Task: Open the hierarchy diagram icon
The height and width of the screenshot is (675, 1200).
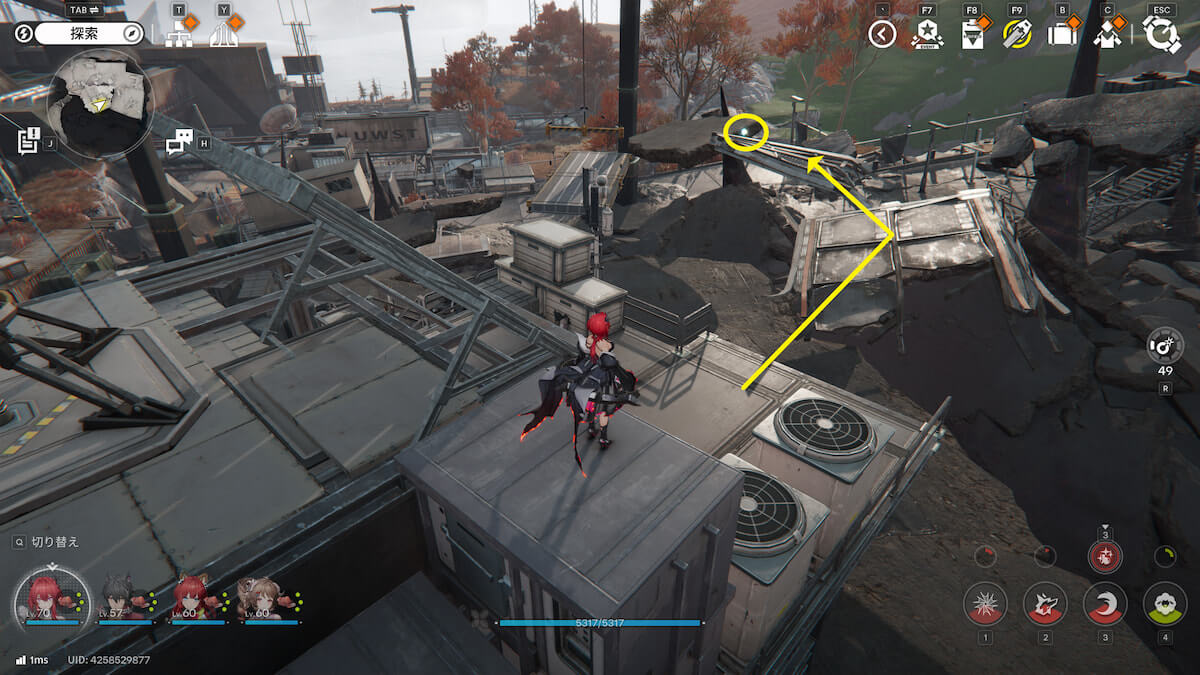Action: tap(180, 34)
